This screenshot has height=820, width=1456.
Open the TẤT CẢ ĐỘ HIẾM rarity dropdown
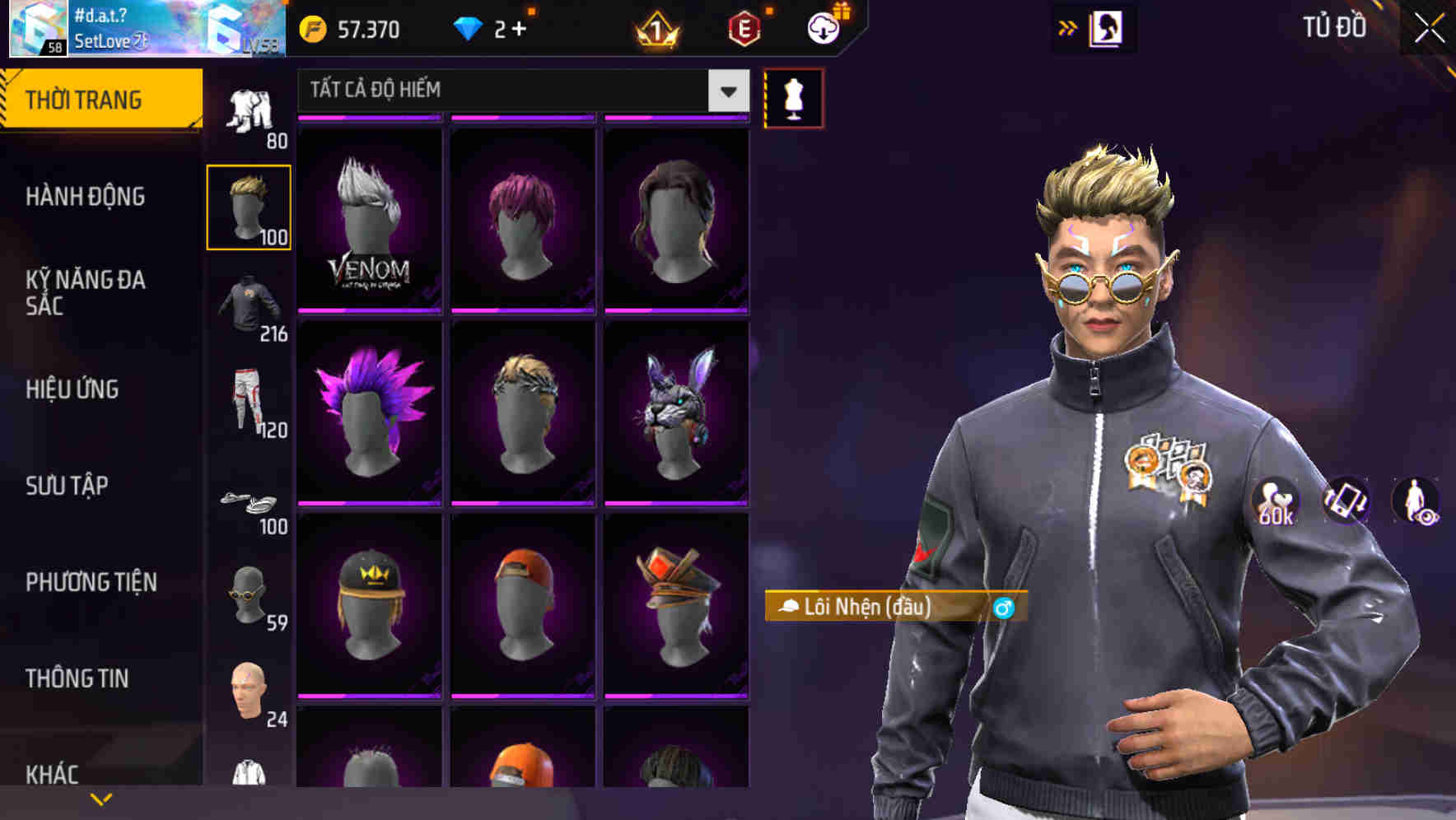pos(519,91)
